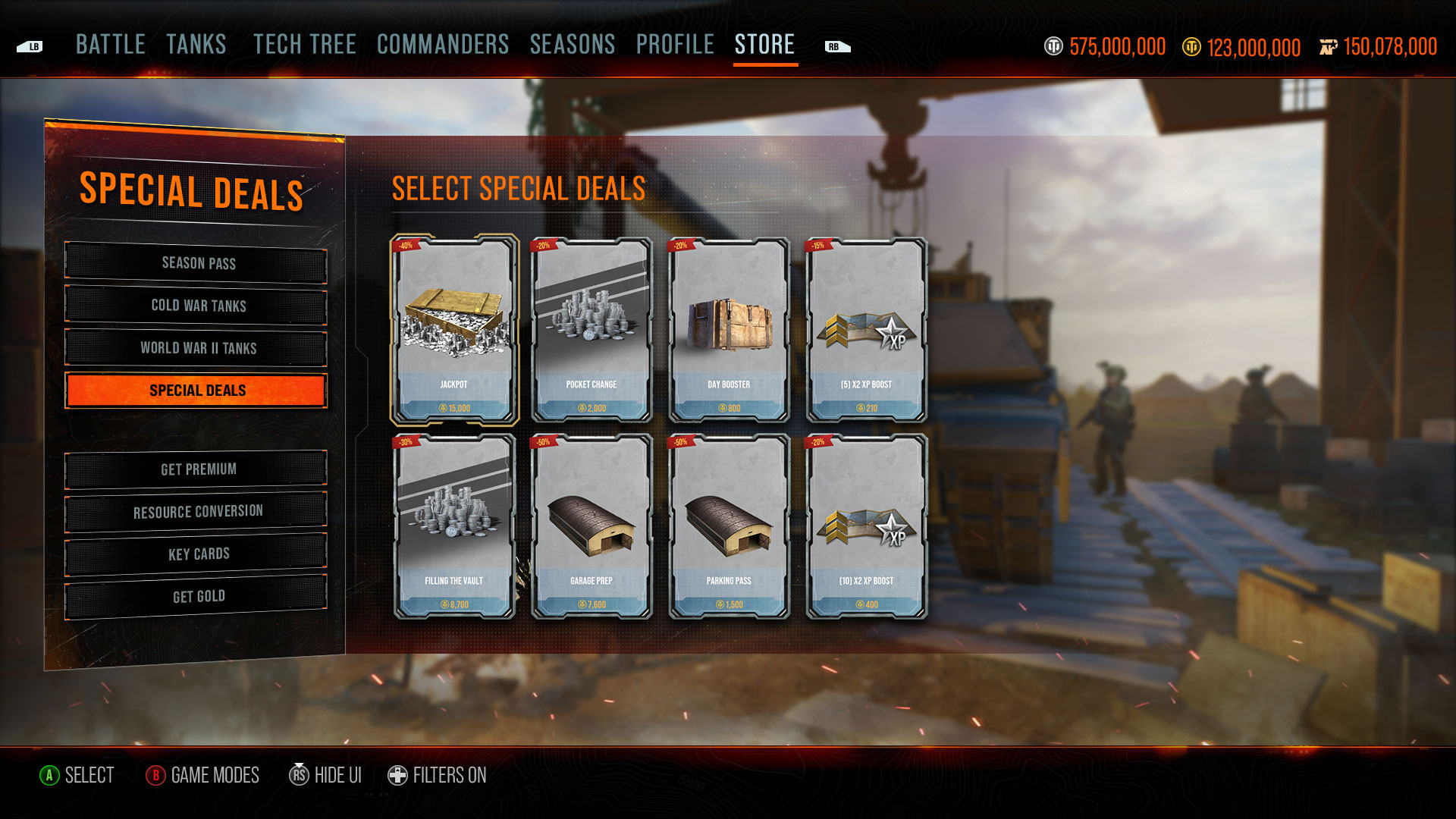The height and width of the screenshot is (819, 1456).
Task: Select the Jackpot deal card
Action: (454, 330)
